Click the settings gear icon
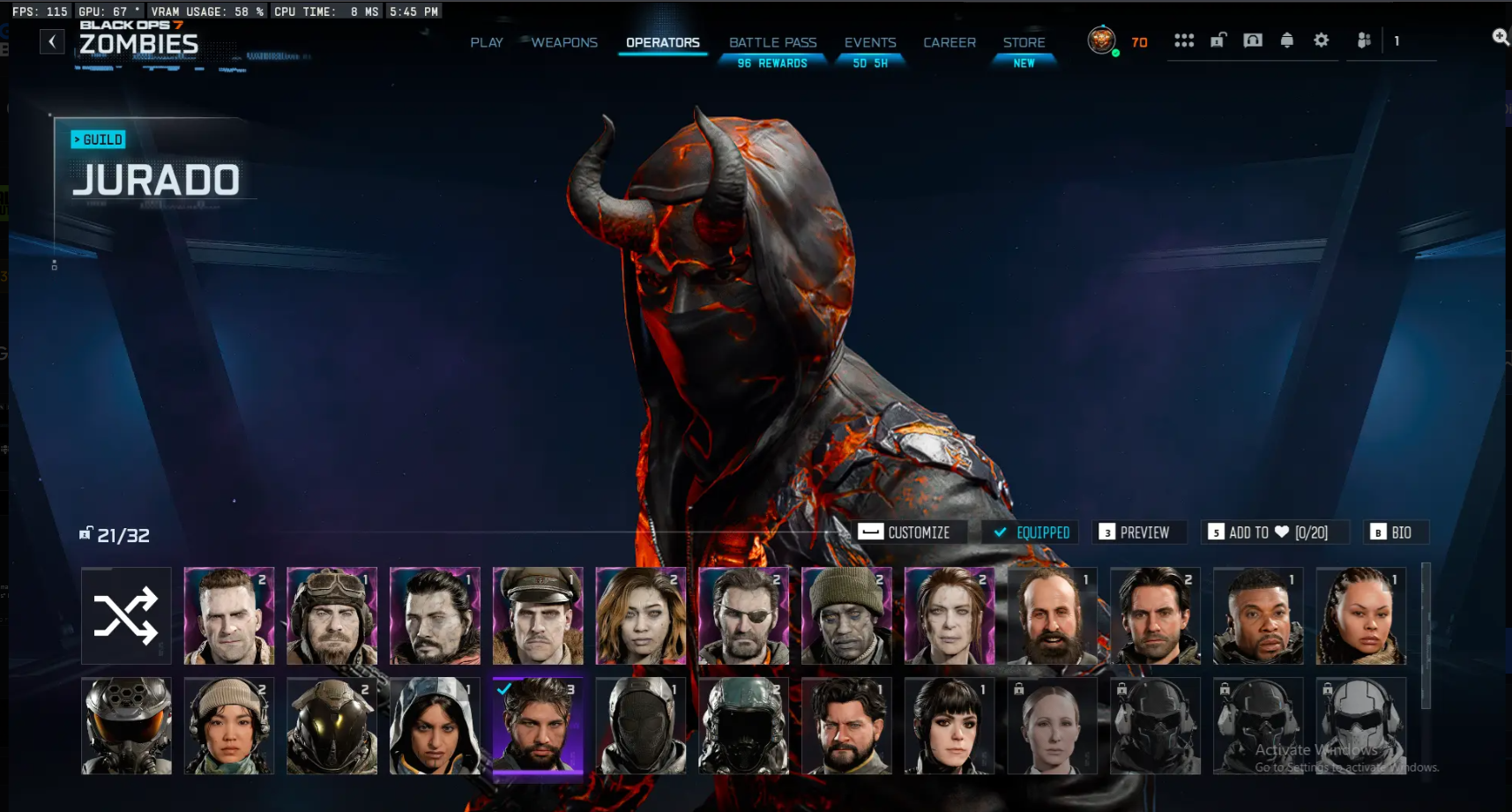The height and width of the screenshot is (812, 1512). tap(1322, 40)
